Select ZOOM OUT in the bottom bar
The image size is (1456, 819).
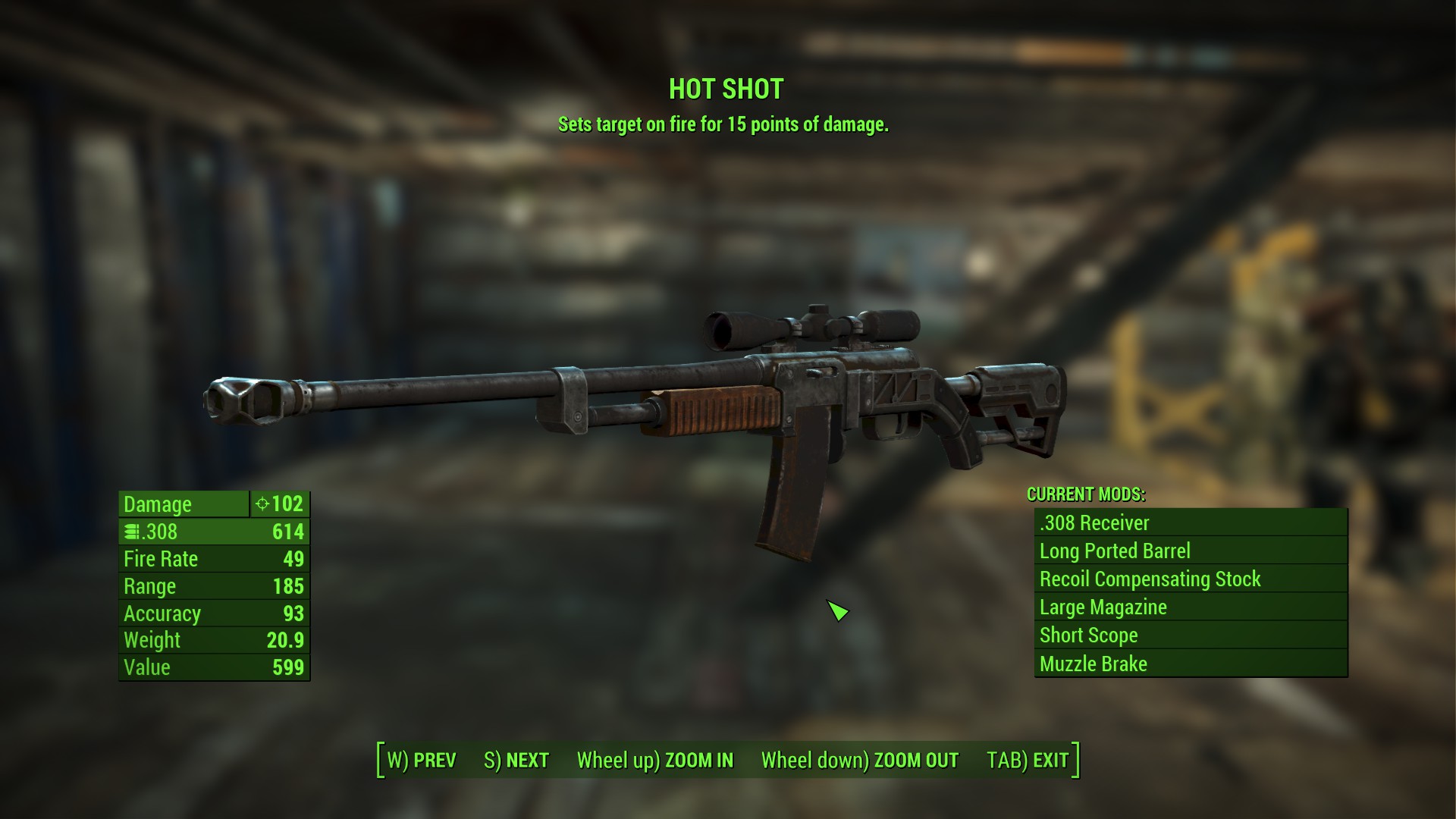pos(860,760)
